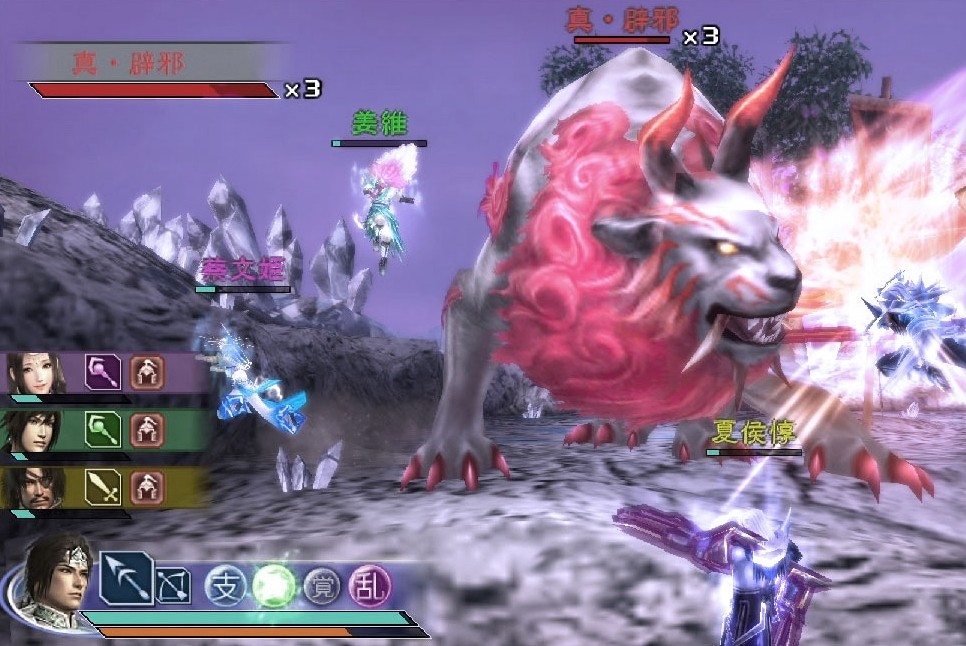This screenshot has height=646, width=966.
Task: Select the sword weapon icon
Action: tap(102, 487)
